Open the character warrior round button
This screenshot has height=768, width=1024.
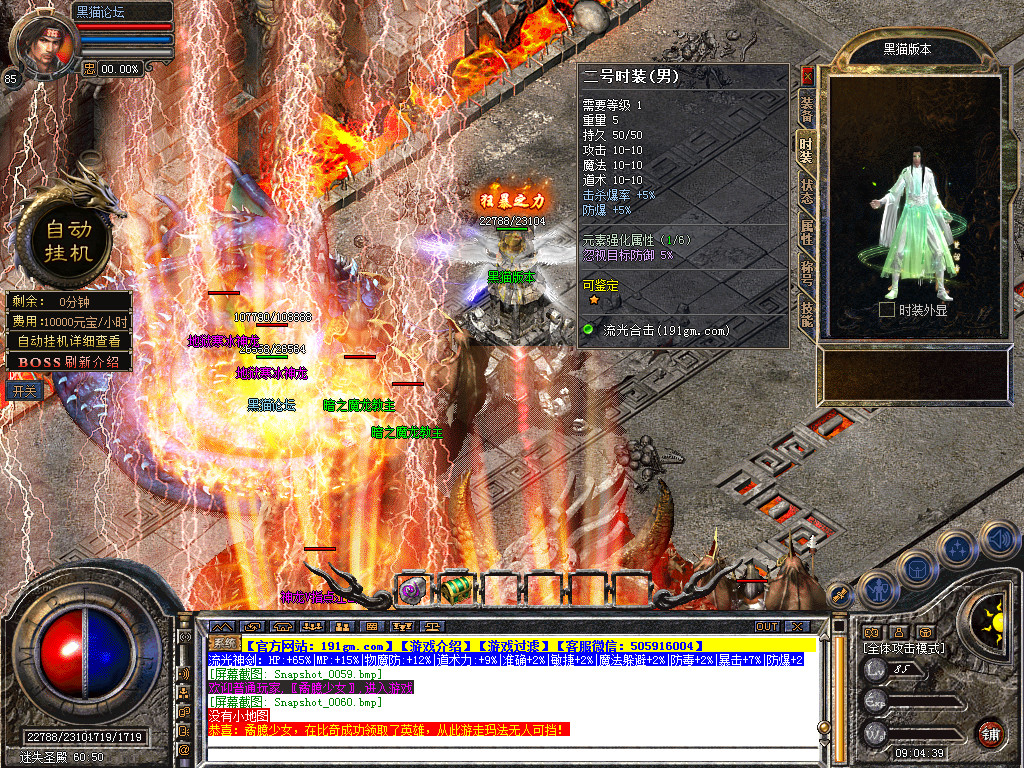coord(877,590)
